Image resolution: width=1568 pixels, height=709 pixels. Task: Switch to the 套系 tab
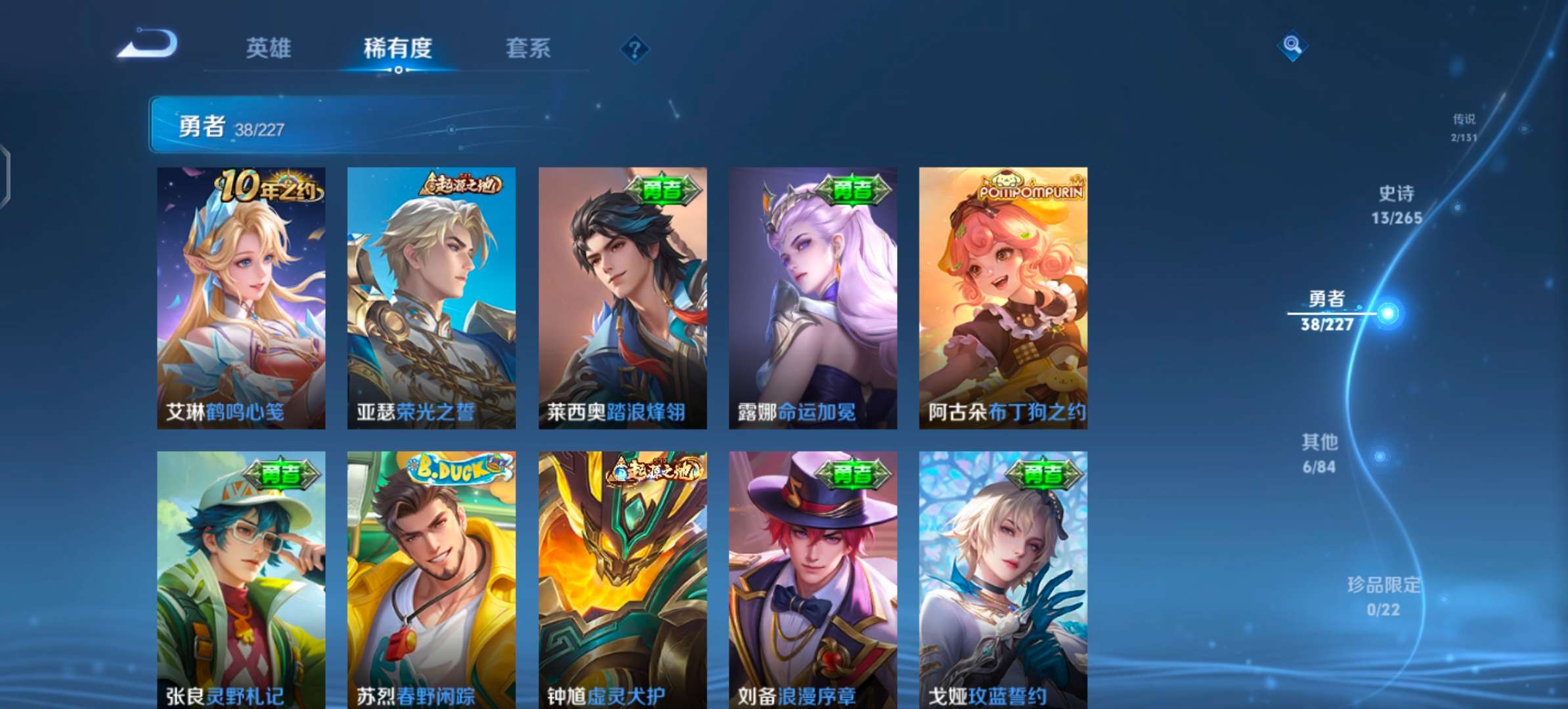(528, 49)
